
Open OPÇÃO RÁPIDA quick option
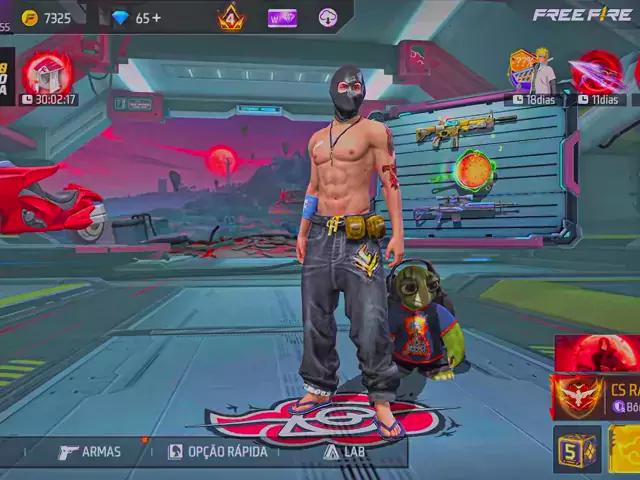coord(218,452)
